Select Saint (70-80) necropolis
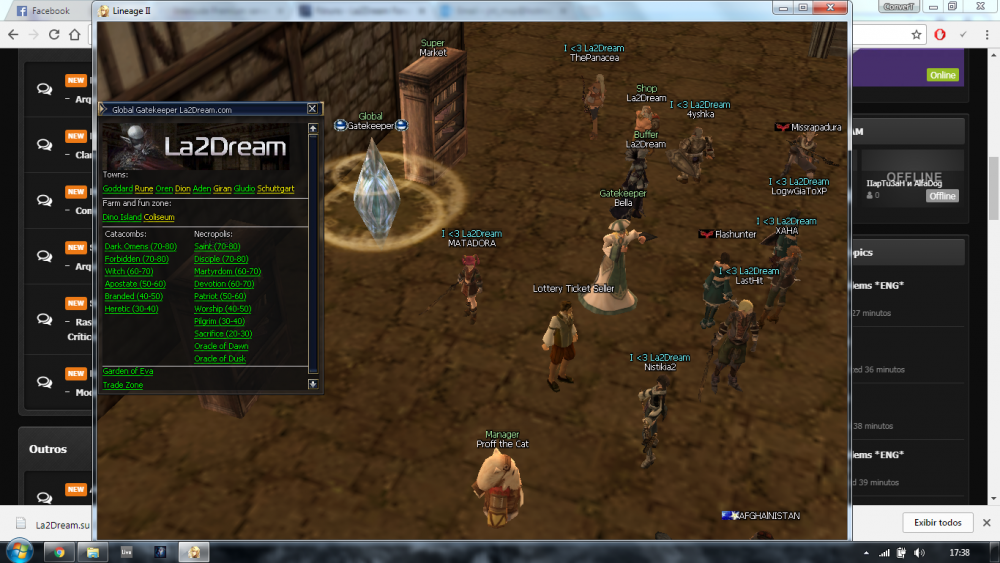This screenshot has height=563, width=1000. (217, 246)
